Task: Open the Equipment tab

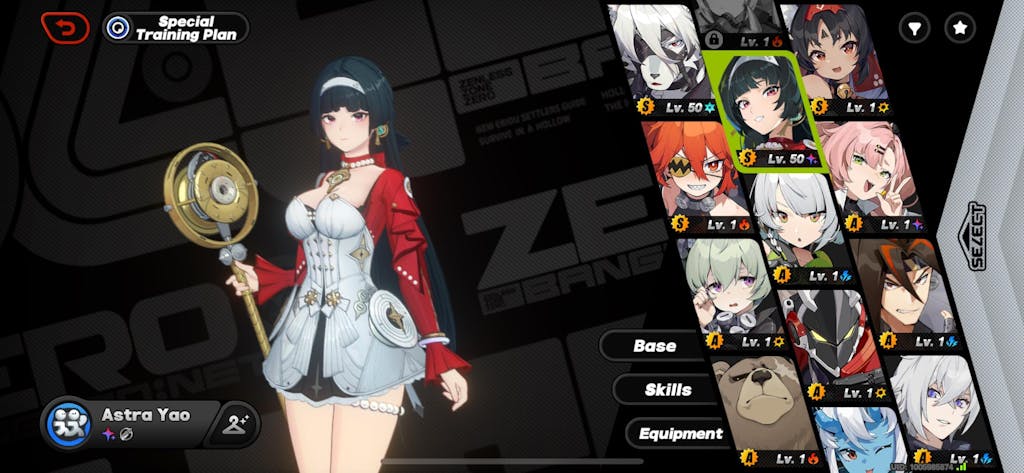Action: (681, 433)
